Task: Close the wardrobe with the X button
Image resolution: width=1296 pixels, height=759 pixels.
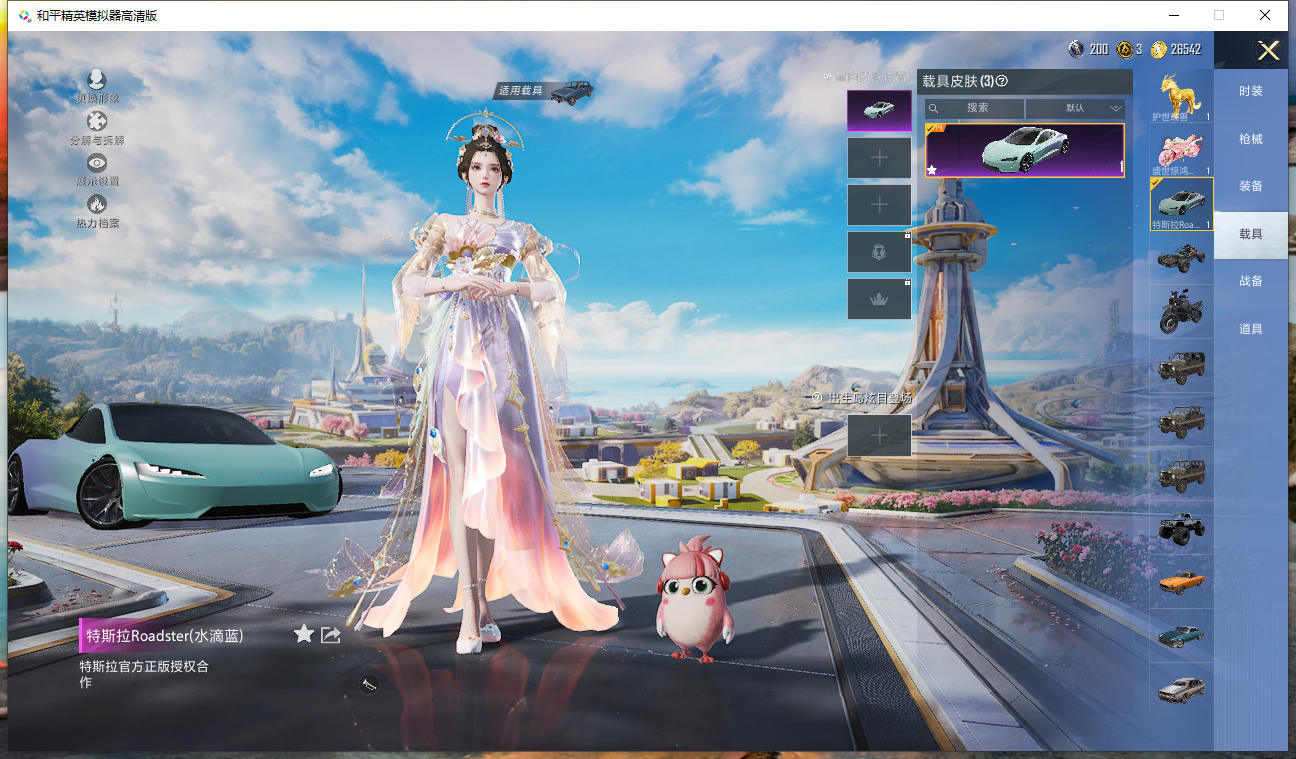Action: pyautogui.click(x=1268, y=51)
